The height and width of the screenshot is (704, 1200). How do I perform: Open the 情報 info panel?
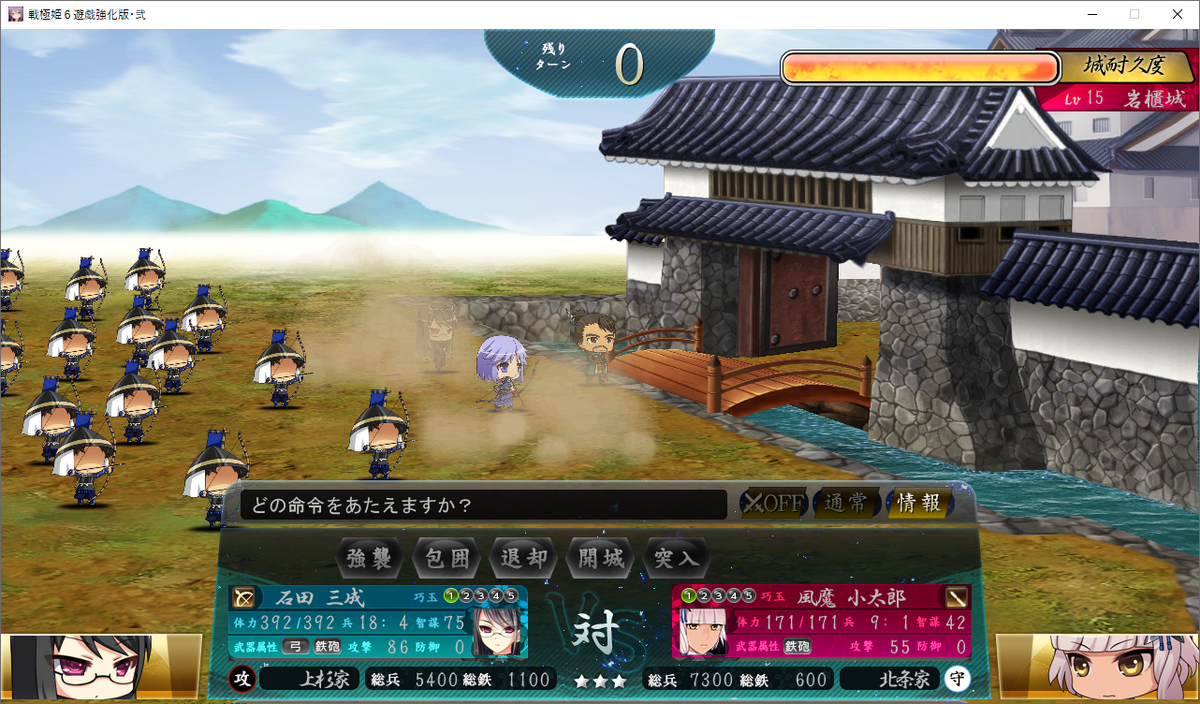point(919,503)
